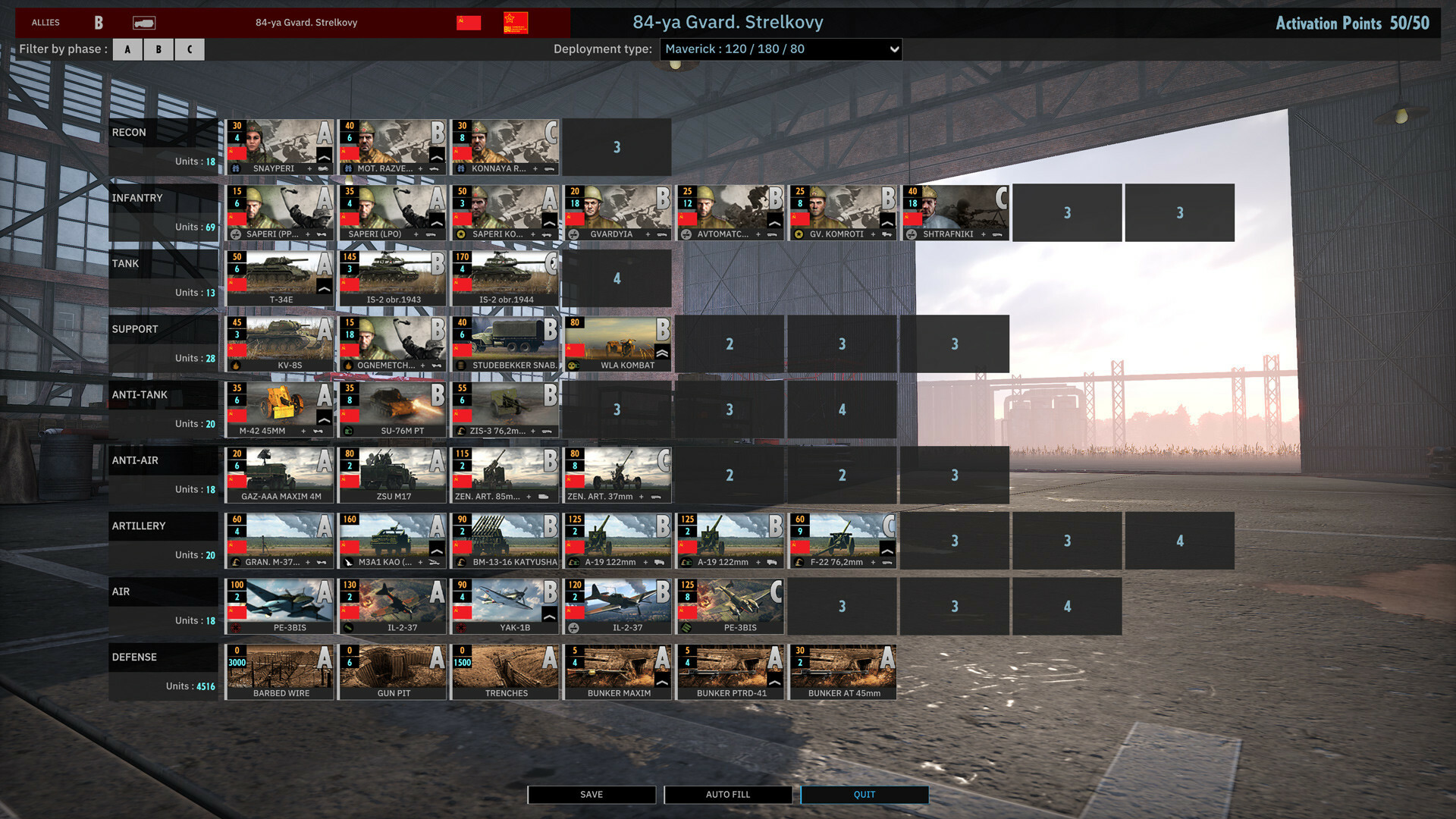Click the binoculars recon icon on KONNAYA R card
Image resolution: width=1456 pixels, height=819 pixels.
pyautogui.click(x=462, y=169)
